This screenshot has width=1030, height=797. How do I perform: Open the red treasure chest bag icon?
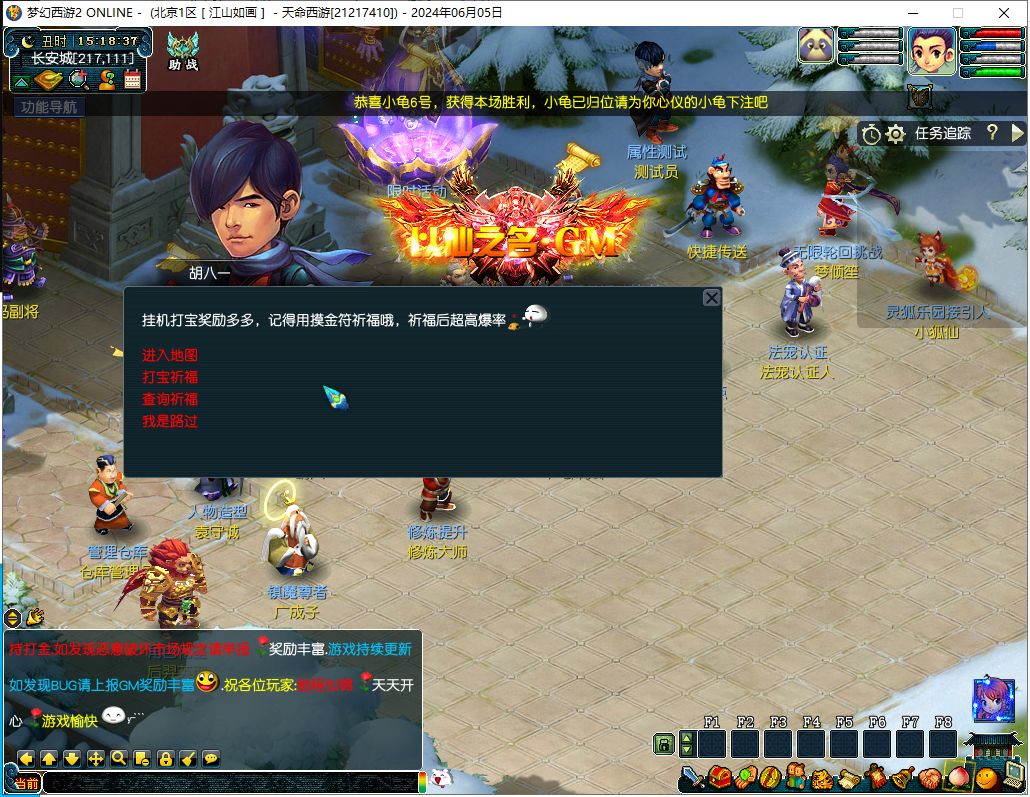point(720,777)
